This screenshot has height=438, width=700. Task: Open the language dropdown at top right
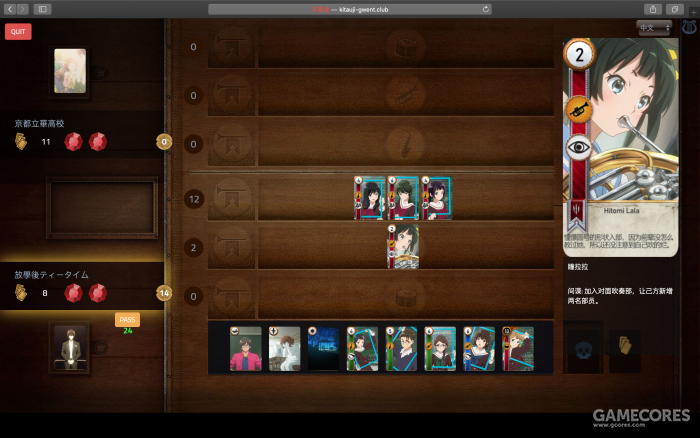pos(654,28)
